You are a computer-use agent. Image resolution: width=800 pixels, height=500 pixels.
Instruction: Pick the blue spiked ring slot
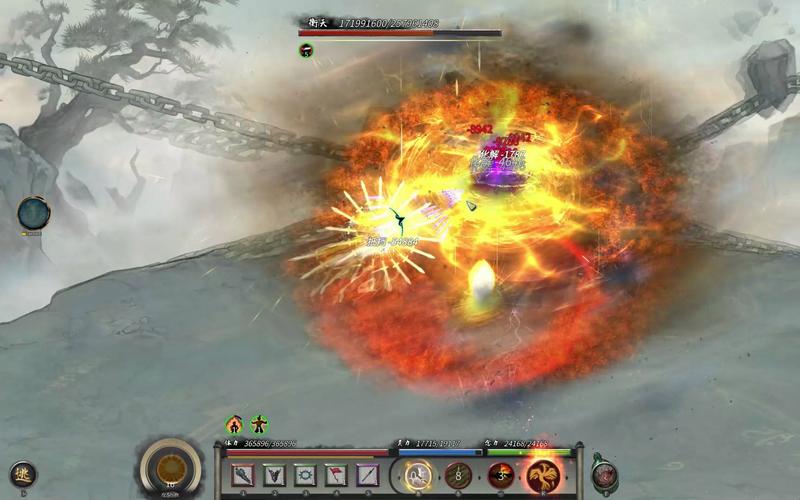305,476
